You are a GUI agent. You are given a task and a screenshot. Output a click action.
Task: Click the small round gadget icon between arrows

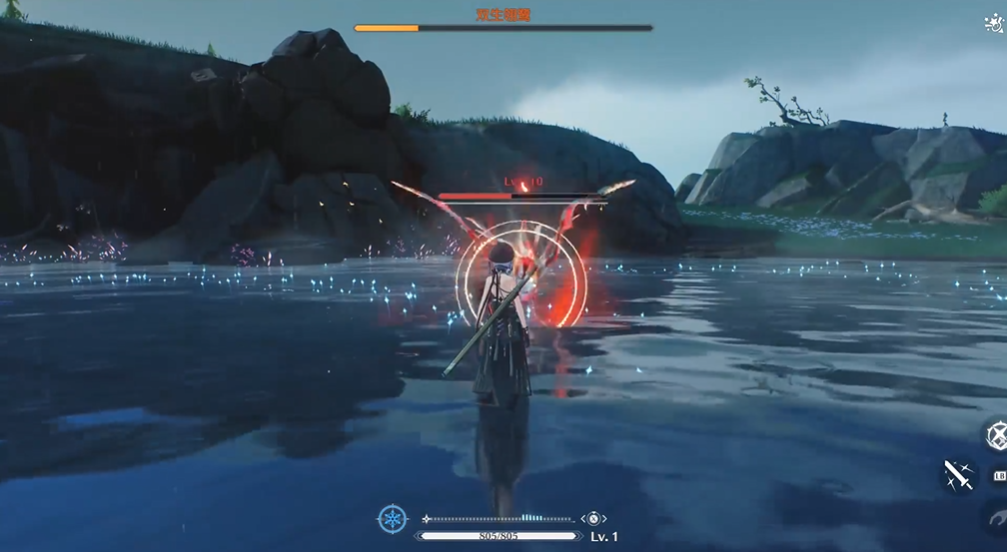593,519
